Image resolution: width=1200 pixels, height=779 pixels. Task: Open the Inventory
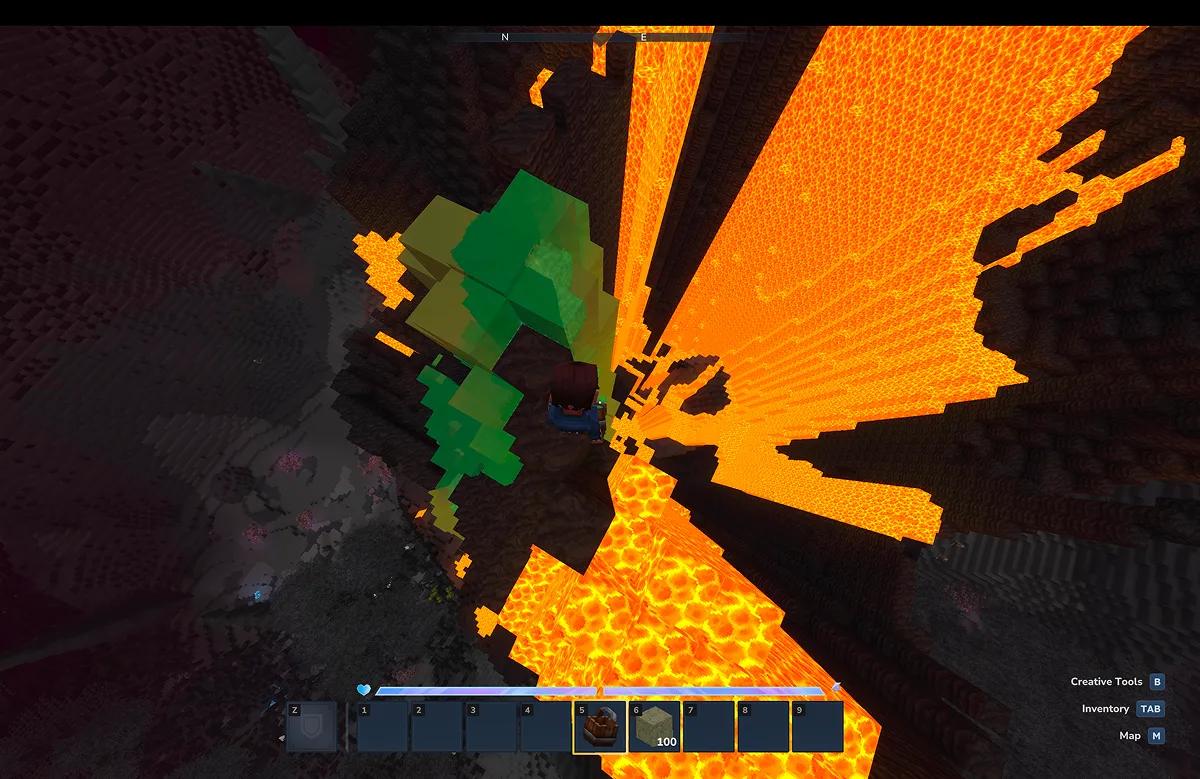point(1151,709)
